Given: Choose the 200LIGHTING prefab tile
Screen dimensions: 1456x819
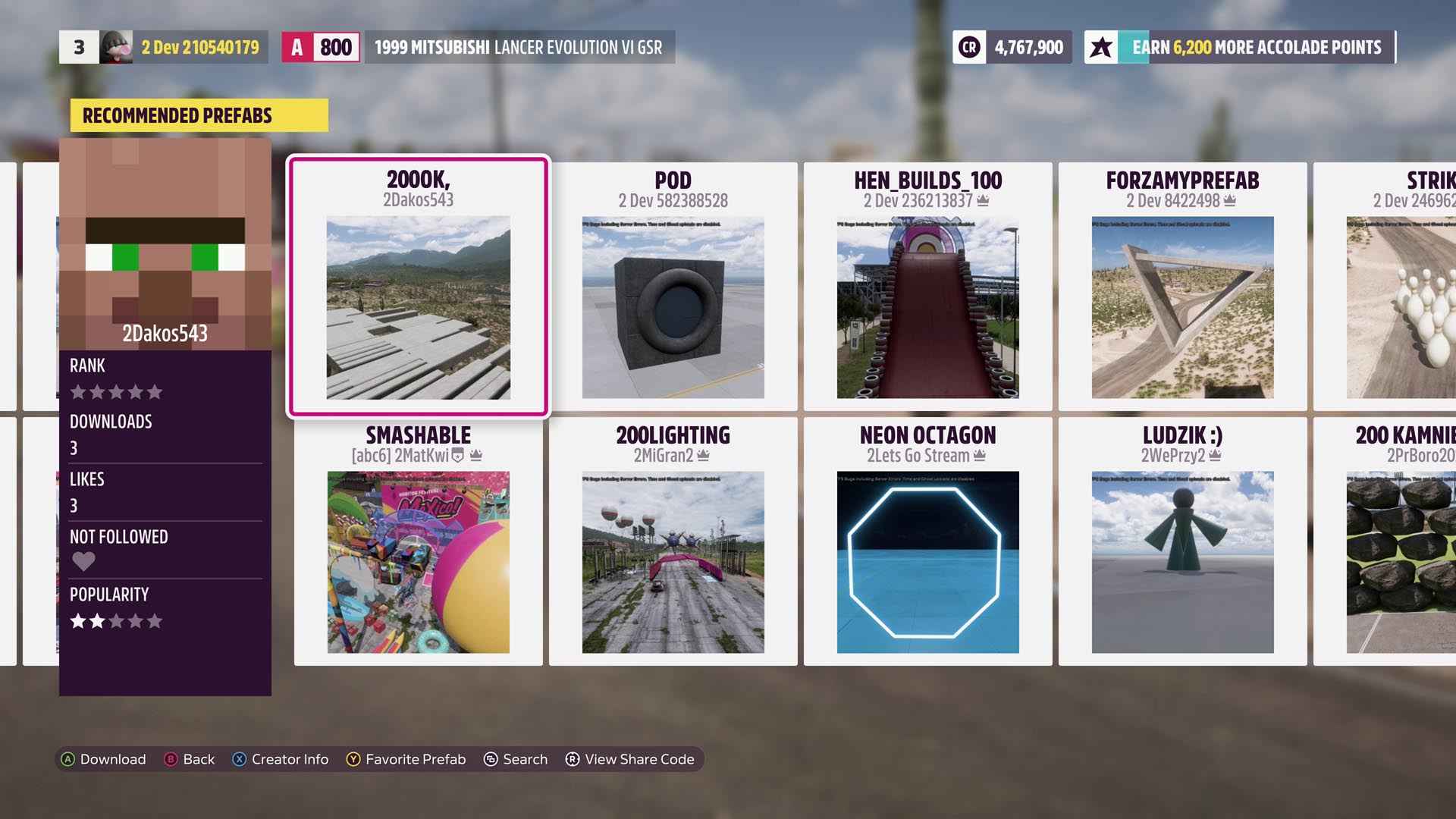Looking at the screenshot, I should click(x=673, y=541).
